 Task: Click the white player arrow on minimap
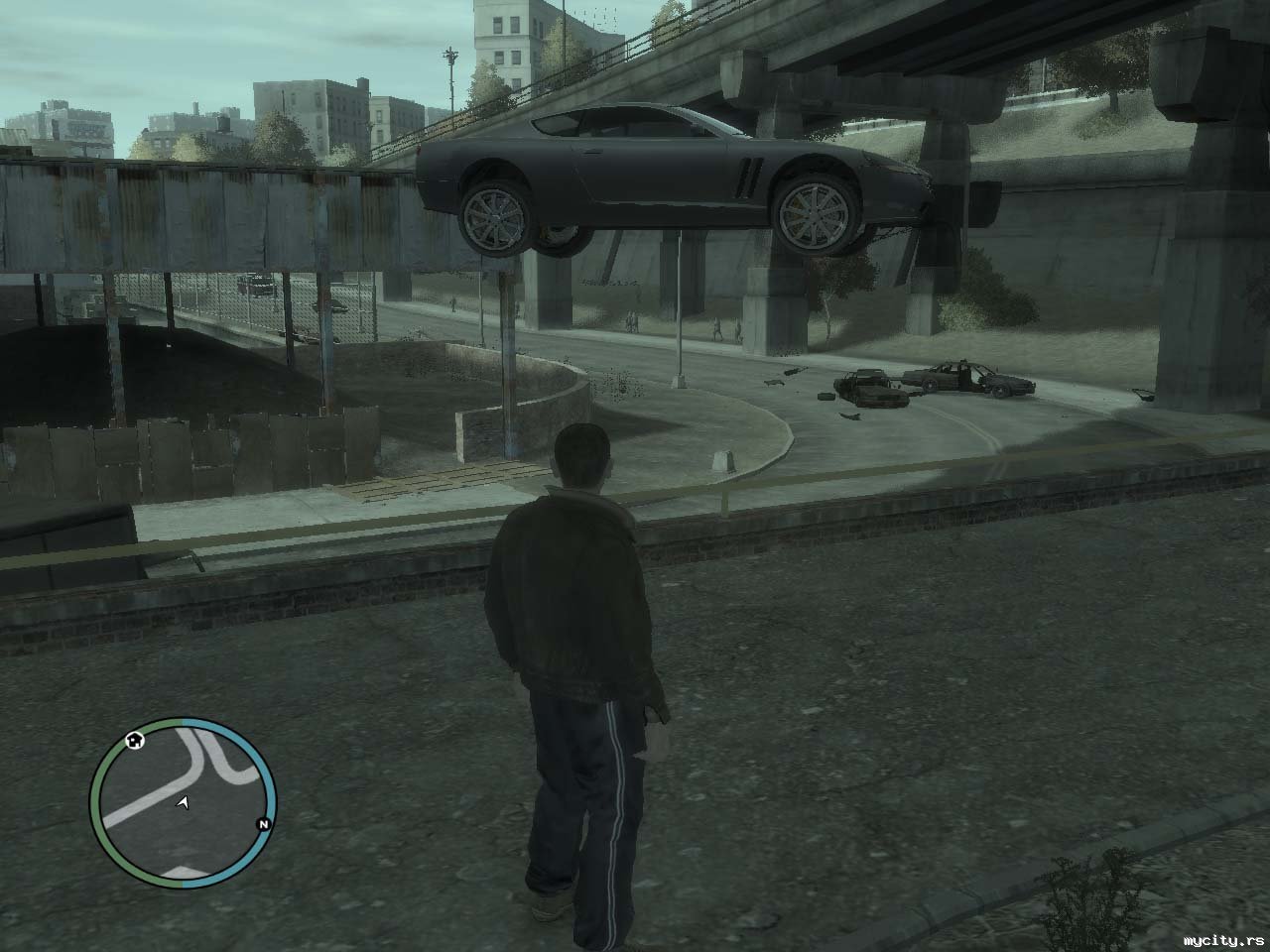183,802
